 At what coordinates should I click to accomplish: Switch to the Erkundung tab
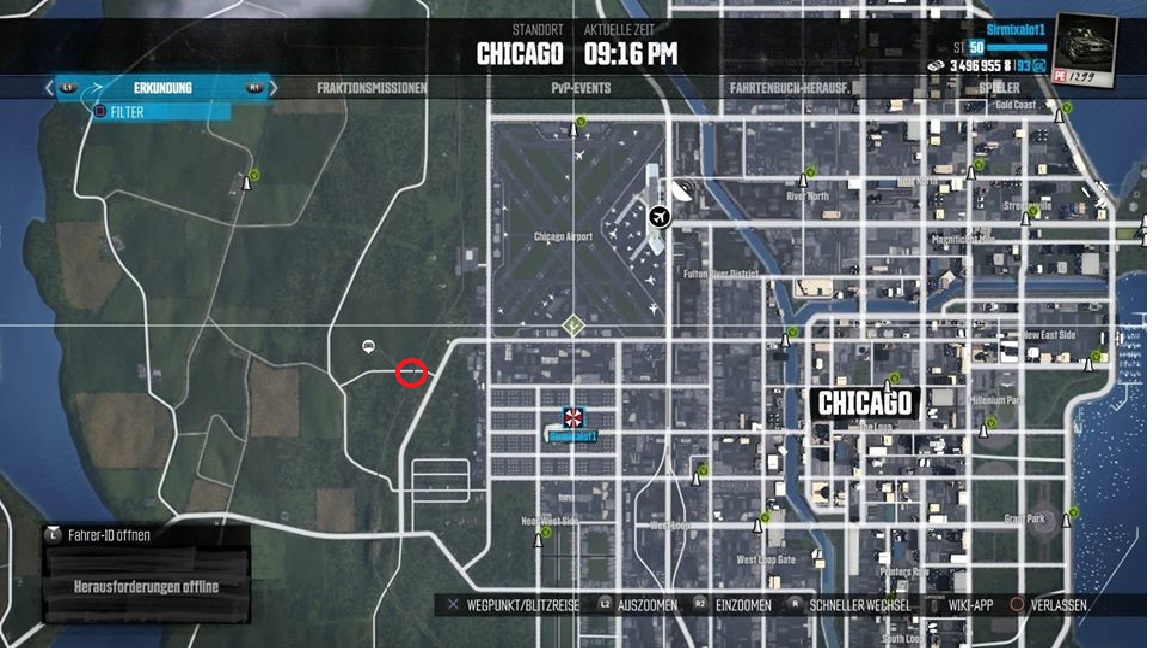(x=162, y=88)
